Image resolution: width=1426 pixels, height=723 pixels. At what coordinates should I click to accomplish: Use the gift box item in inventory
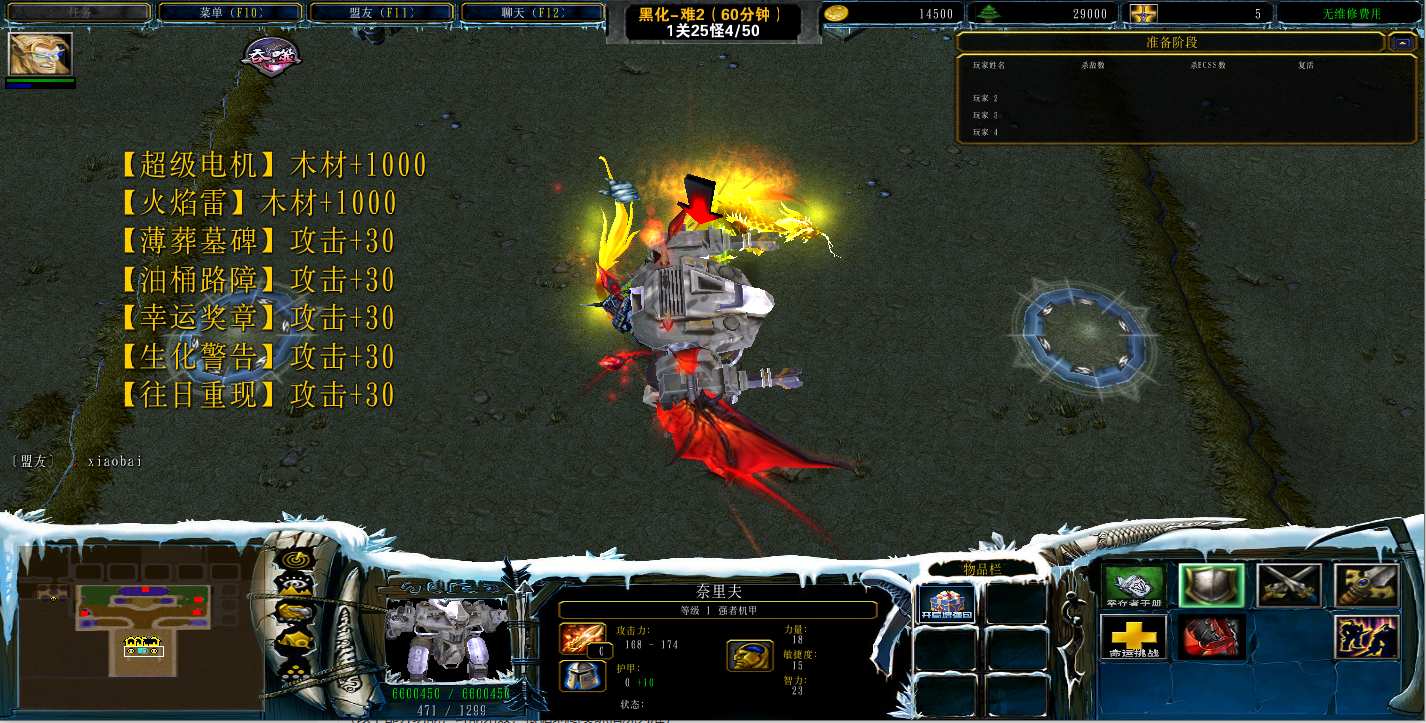click(944, 604)
